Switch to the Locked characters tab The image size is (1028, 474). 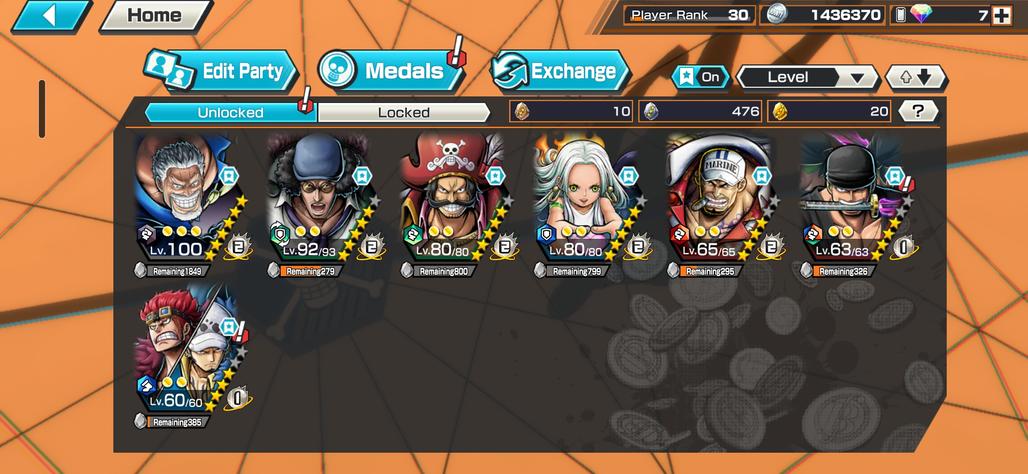(x=403, y=112)
